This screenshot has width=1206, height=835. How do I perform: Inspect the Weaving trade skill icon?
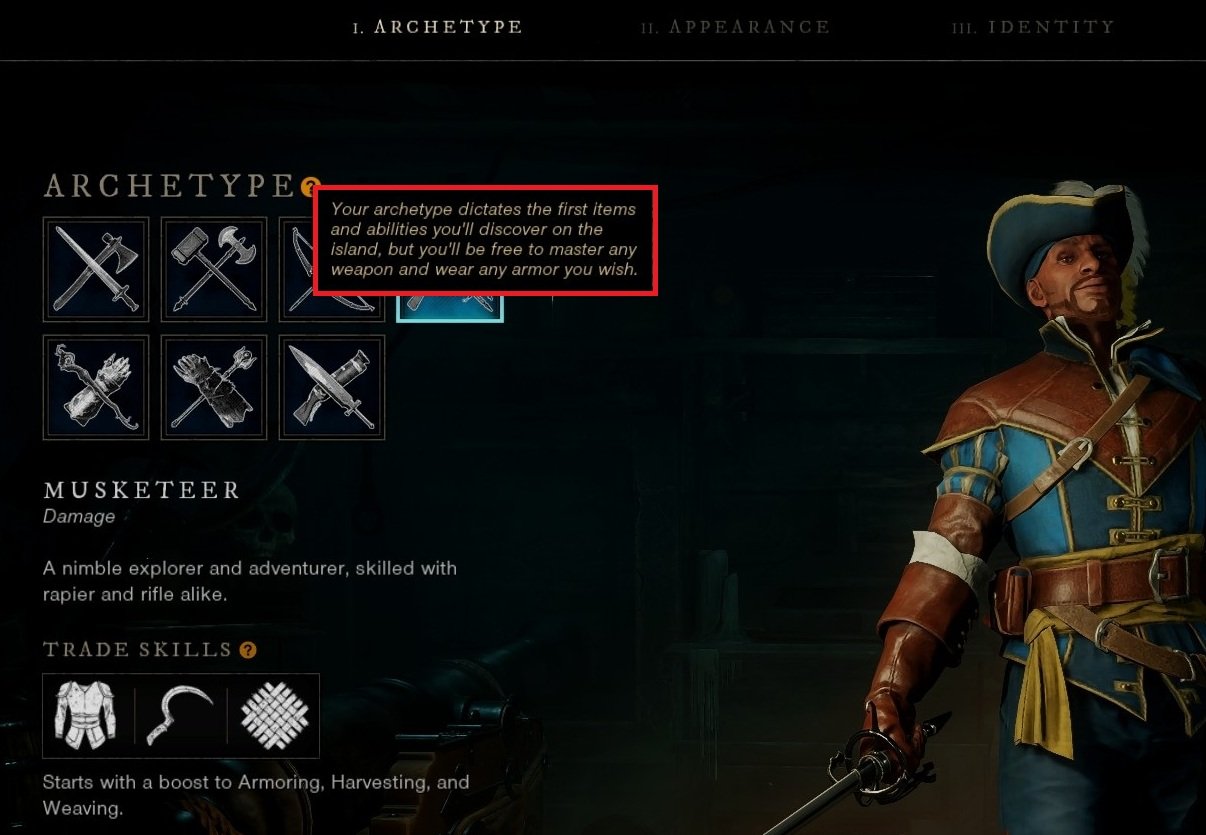coord(274,715)
